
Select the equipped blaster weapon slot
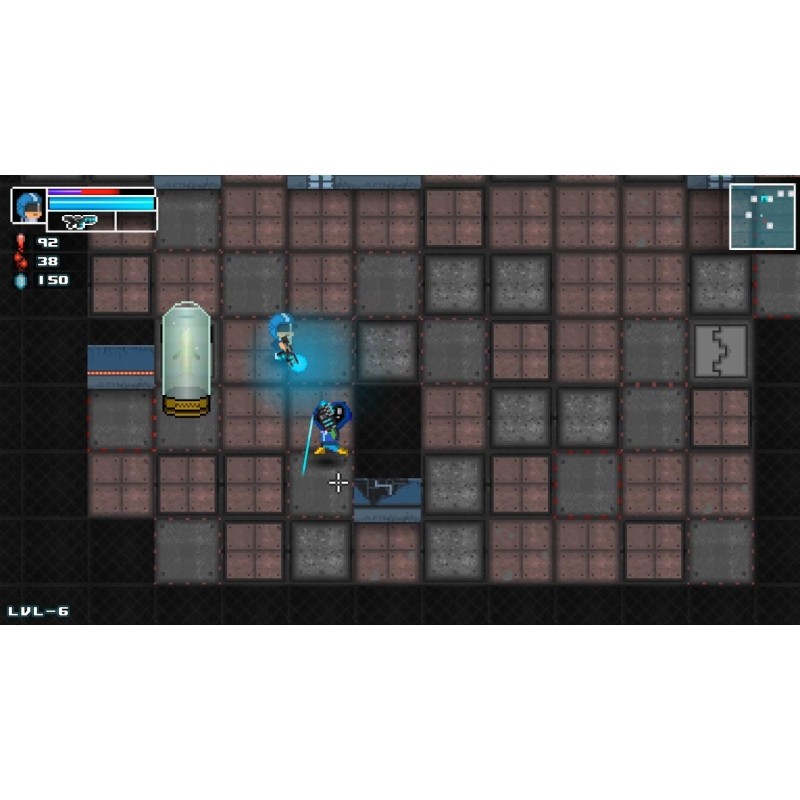[x=81, y=221]
